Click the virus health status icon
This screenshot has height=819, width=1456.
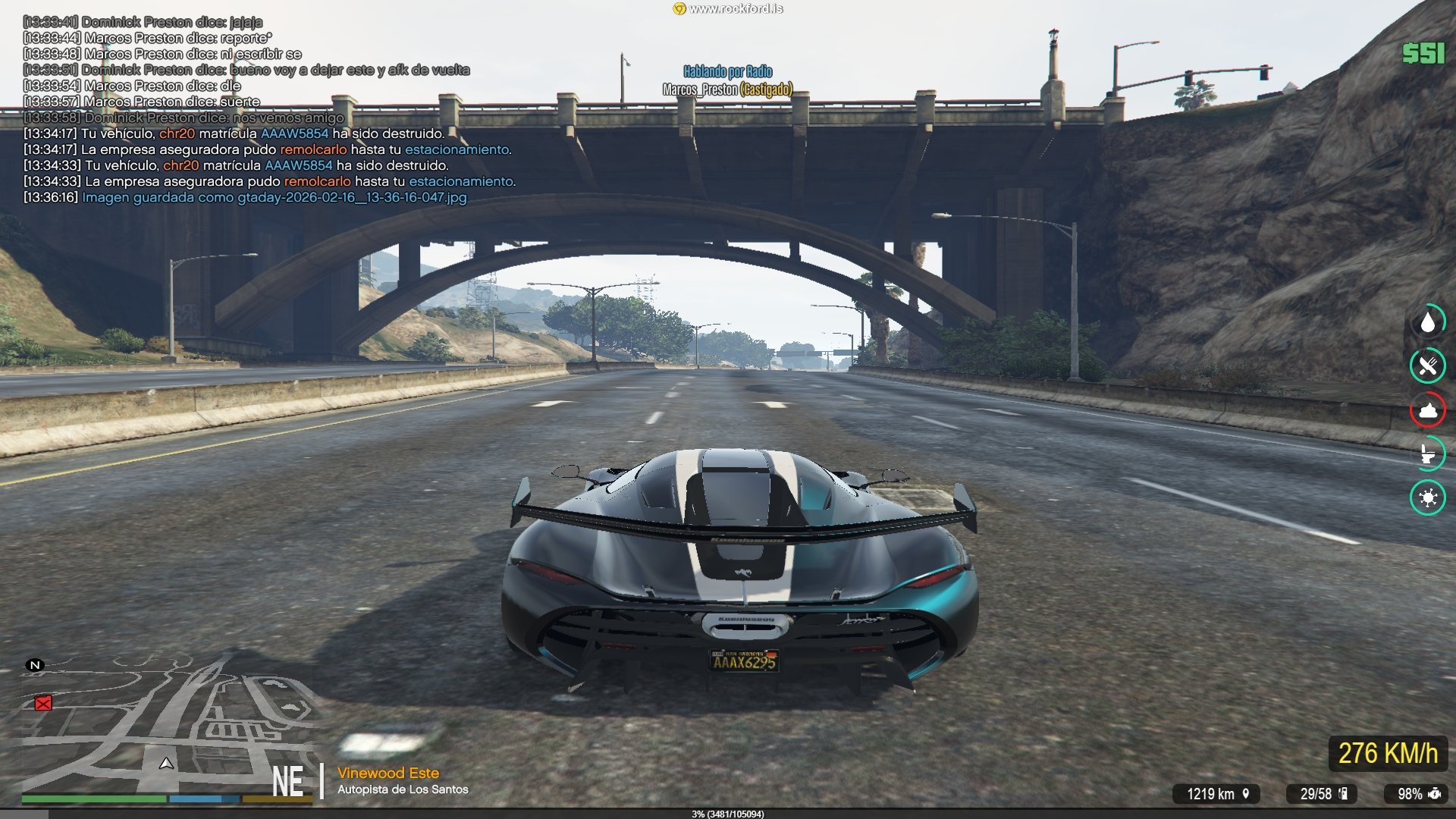click(1428, 497)
